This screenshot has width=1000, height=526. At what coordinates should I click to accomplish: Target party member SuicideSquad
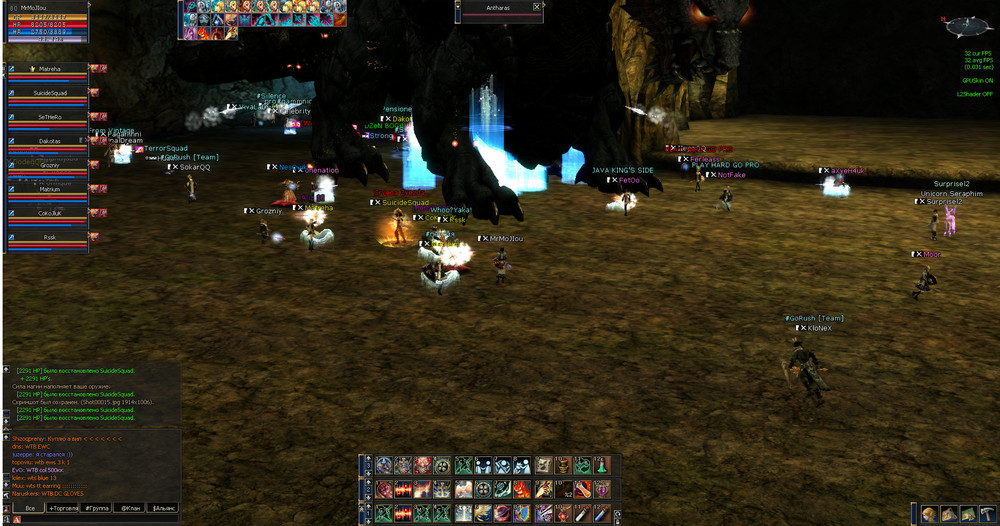tap(50, 94)
